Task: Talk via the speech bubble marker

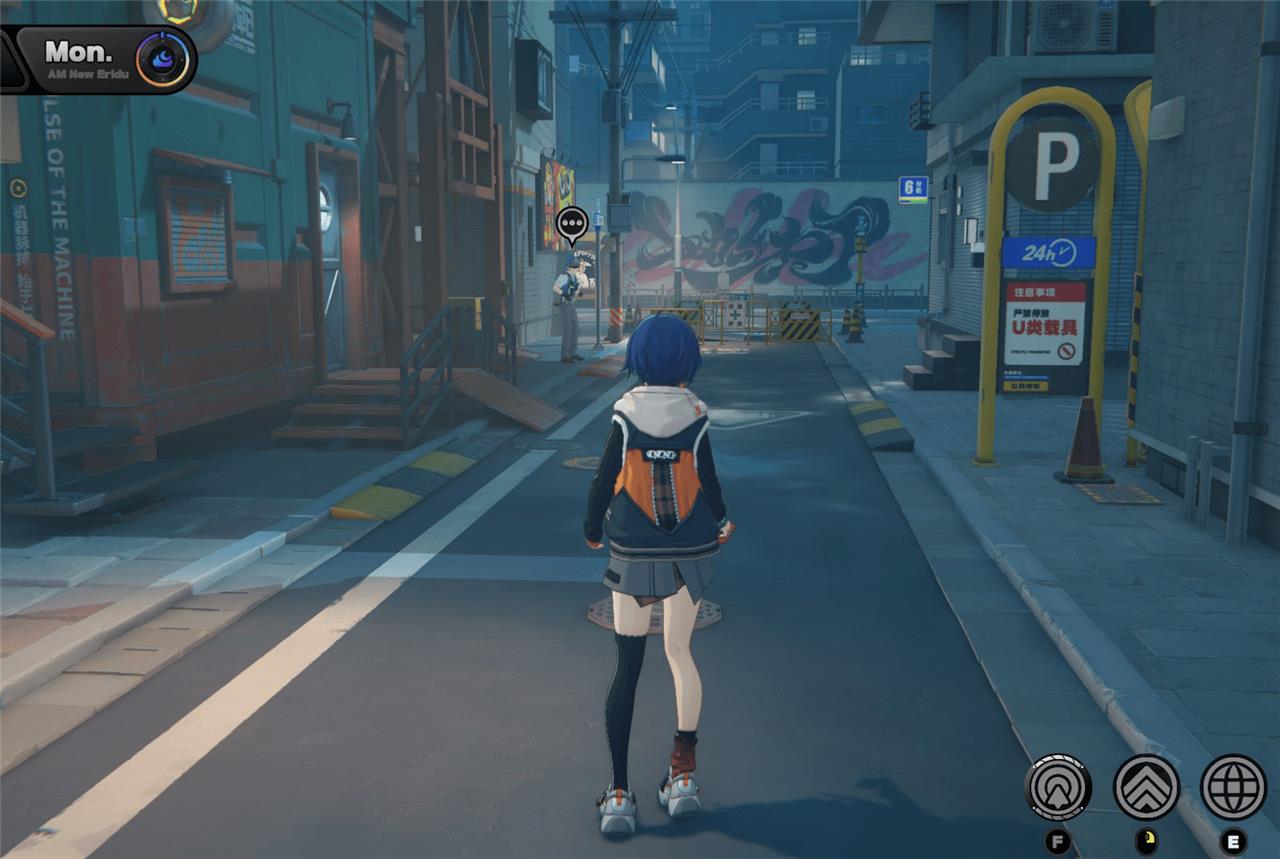Action: coord(572,223)
